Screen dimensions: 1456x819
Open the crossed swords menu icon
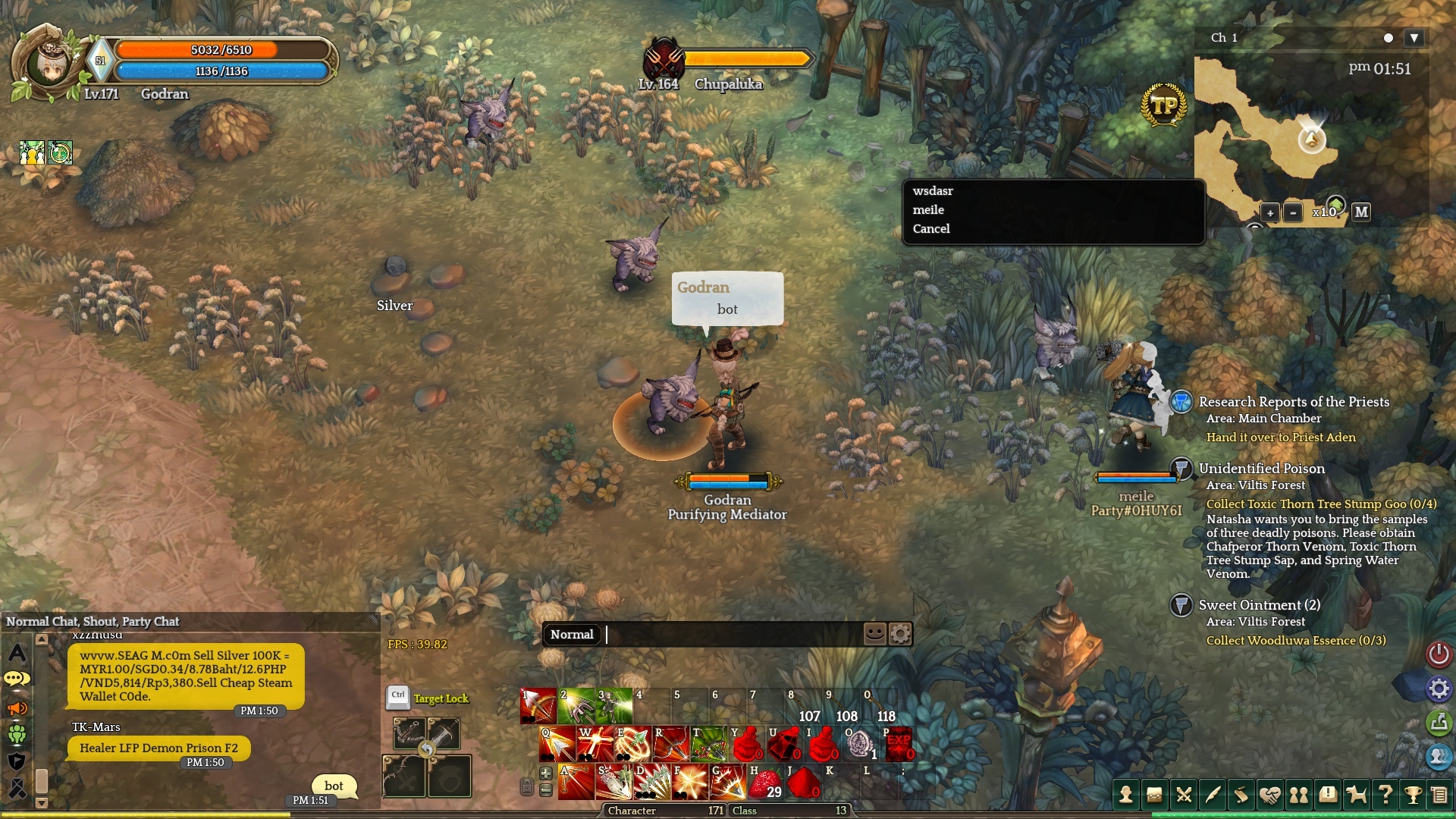coord(1183,795)
